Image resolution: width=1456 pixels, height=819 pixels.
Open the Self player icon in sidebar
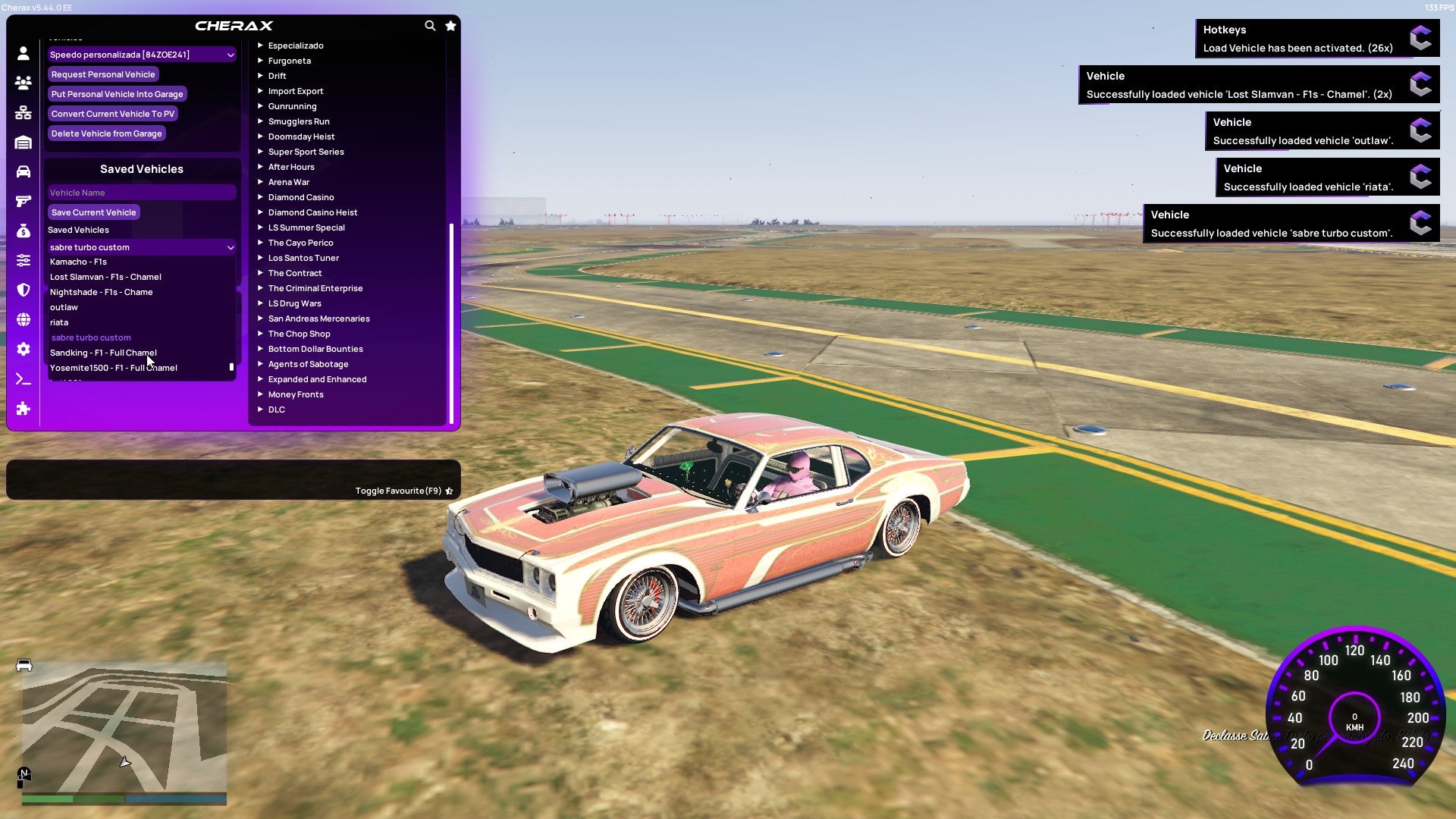[x=23, y=54]
